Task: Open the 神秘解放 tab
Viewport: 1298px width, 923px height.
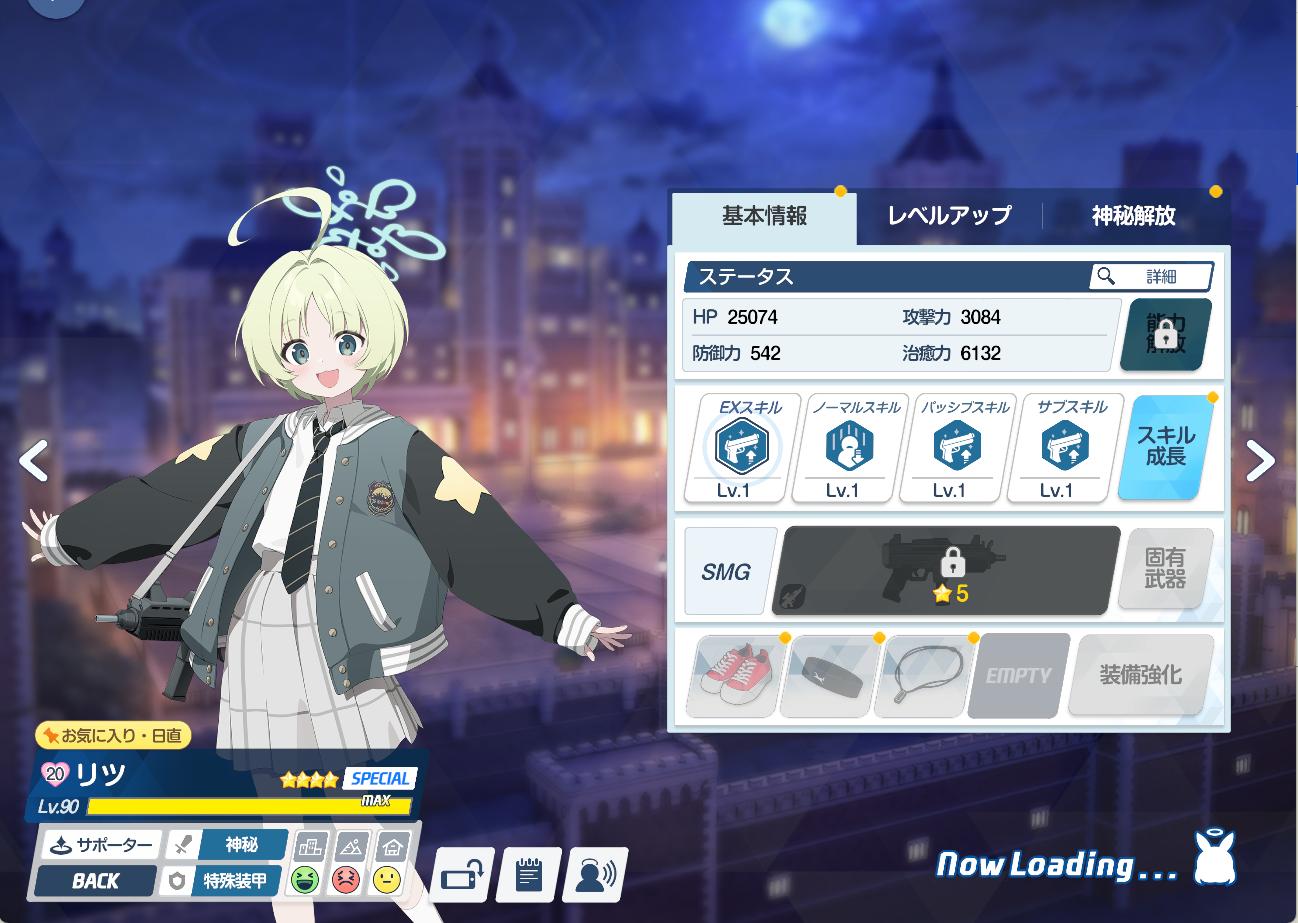Action: pyautogui.click(x=1133, y=216)
